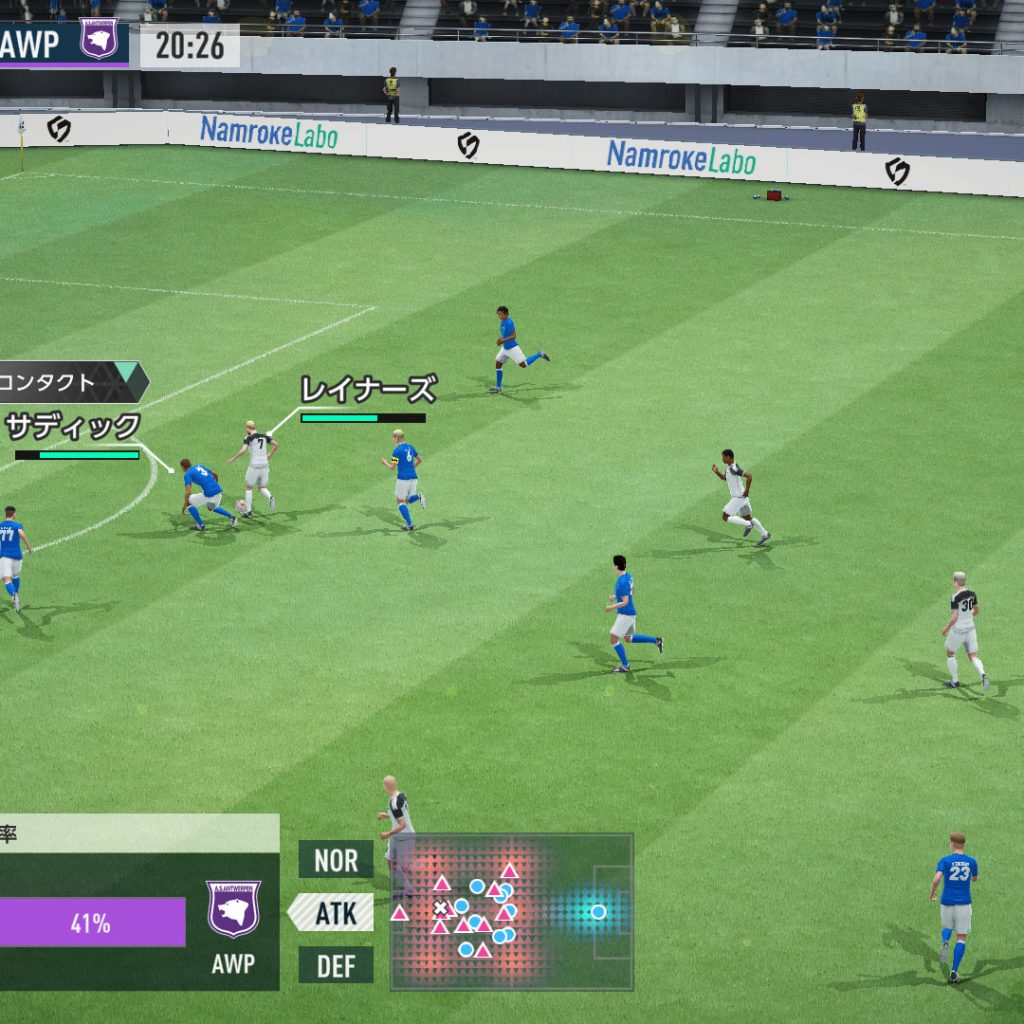Choose the ATK tactic button
Image resolution: width=1024 pixels, height=1024 pixels.
click(x=336, y=912)
